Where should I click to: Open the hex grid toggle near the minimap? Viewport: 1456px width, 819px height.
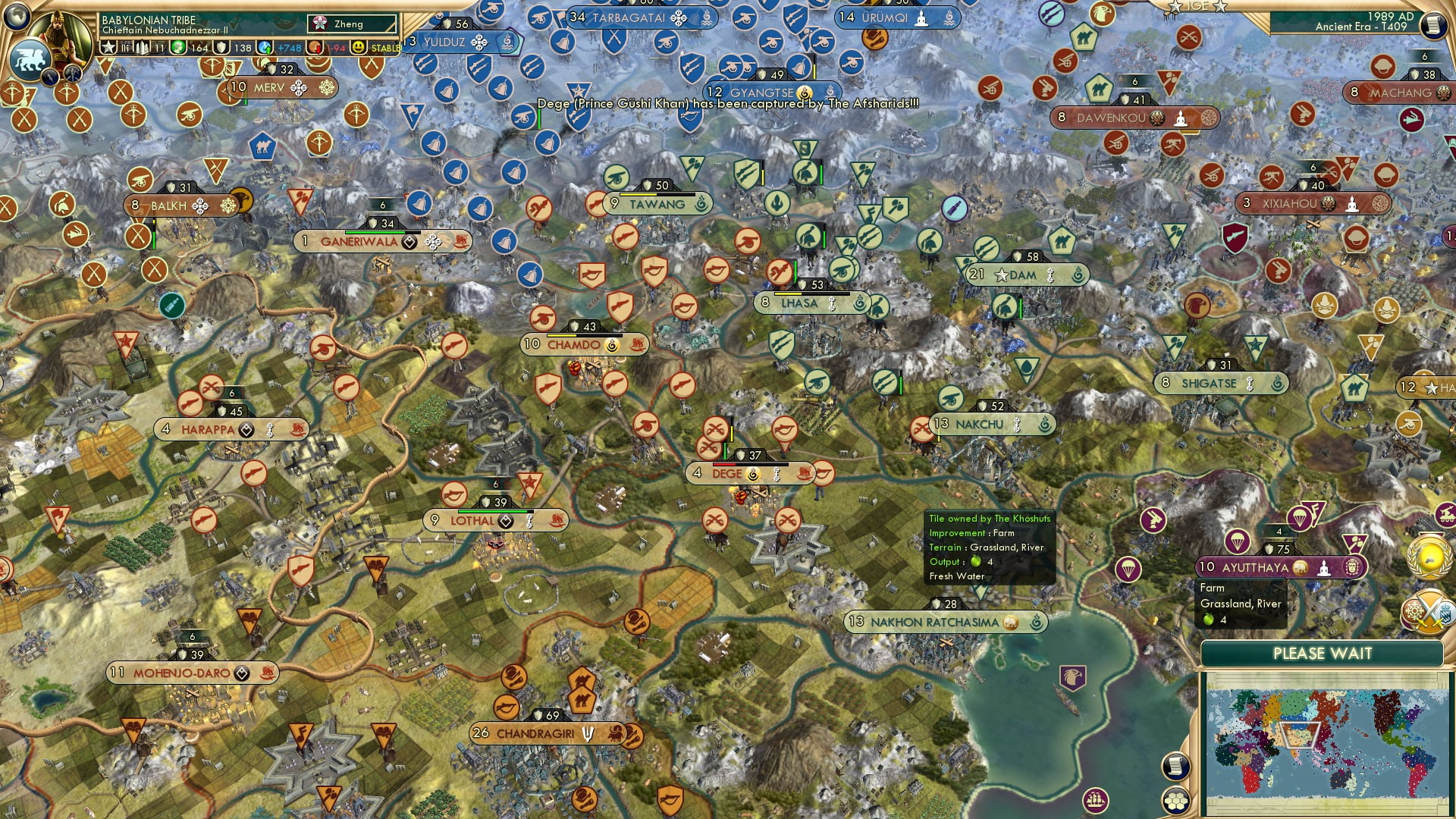1175,801
